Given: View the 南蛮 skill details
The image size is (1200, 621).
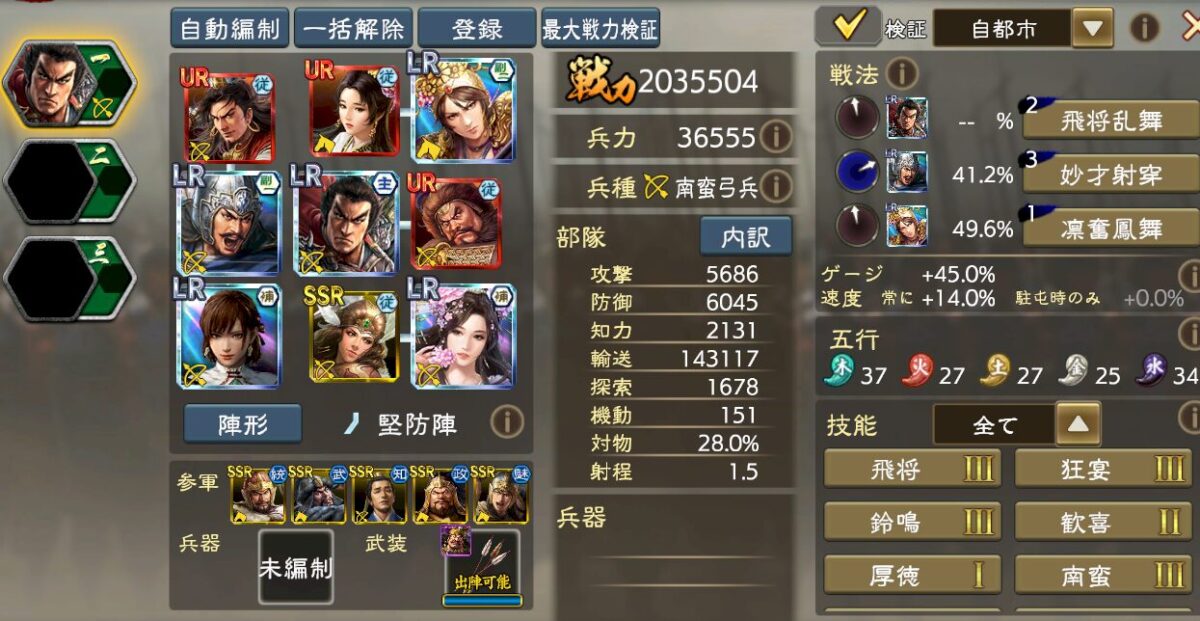Looking at the screenshot, I should 1103,575.
